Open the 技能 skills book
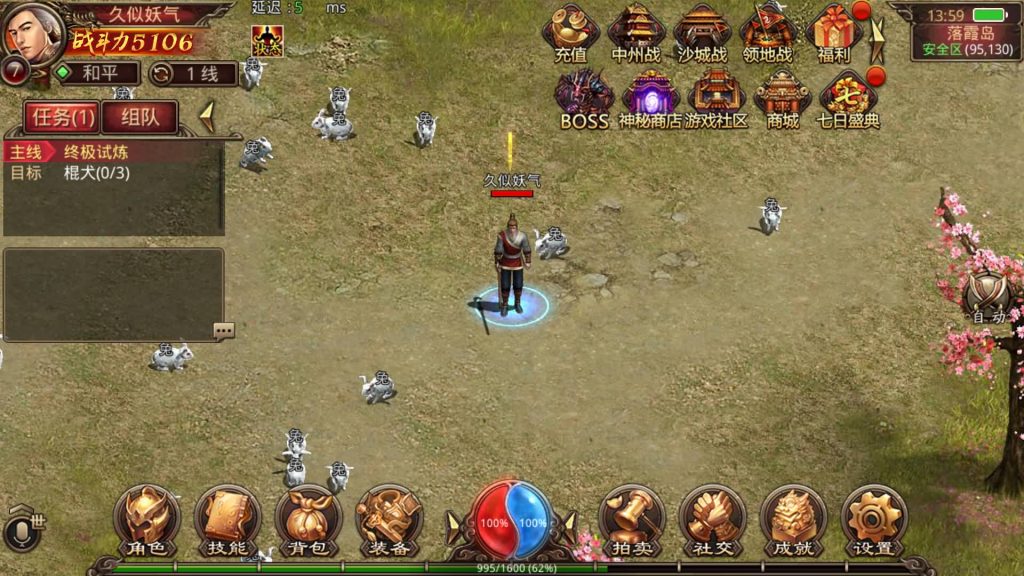 click(x=227, y=520)
